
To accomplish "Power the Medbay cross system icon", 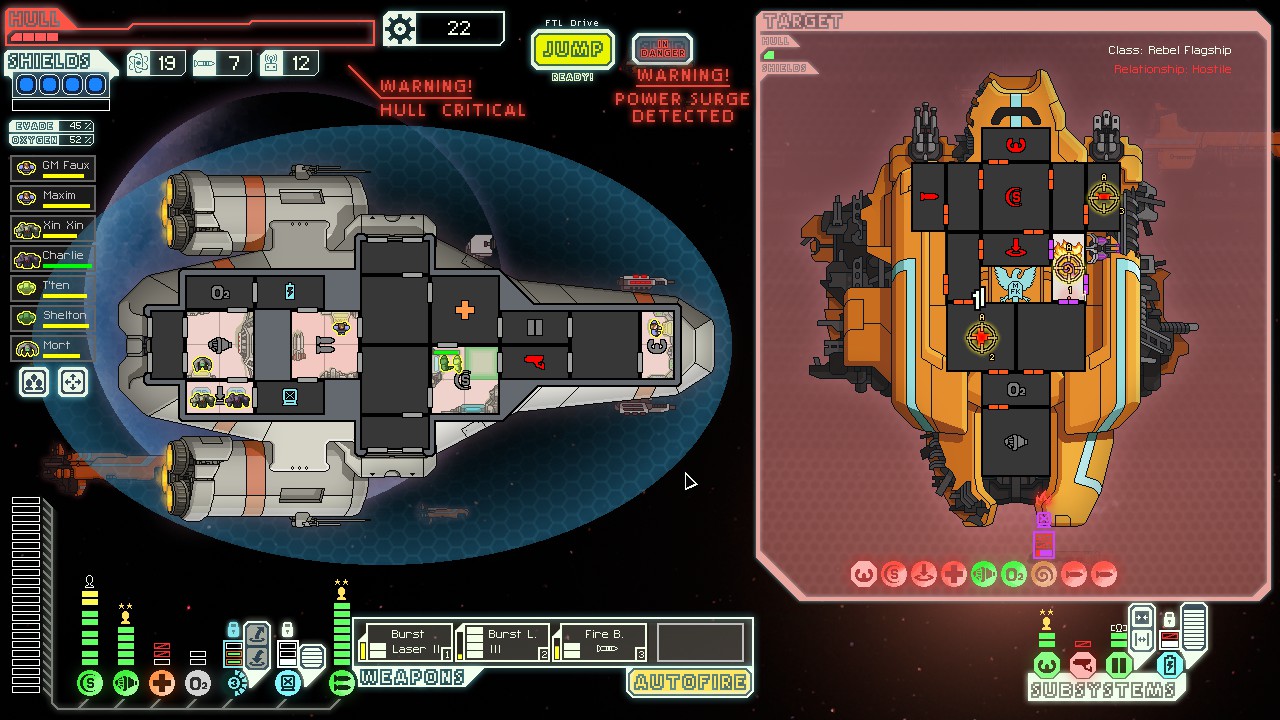I will pyautogui.click(x=162, y=684).
